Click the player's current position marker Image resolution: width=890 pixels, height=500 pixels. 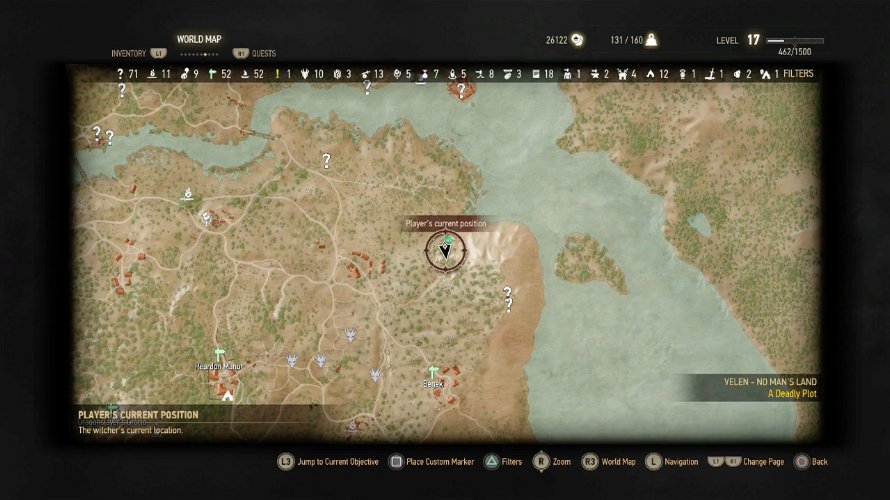coord(446,250)
